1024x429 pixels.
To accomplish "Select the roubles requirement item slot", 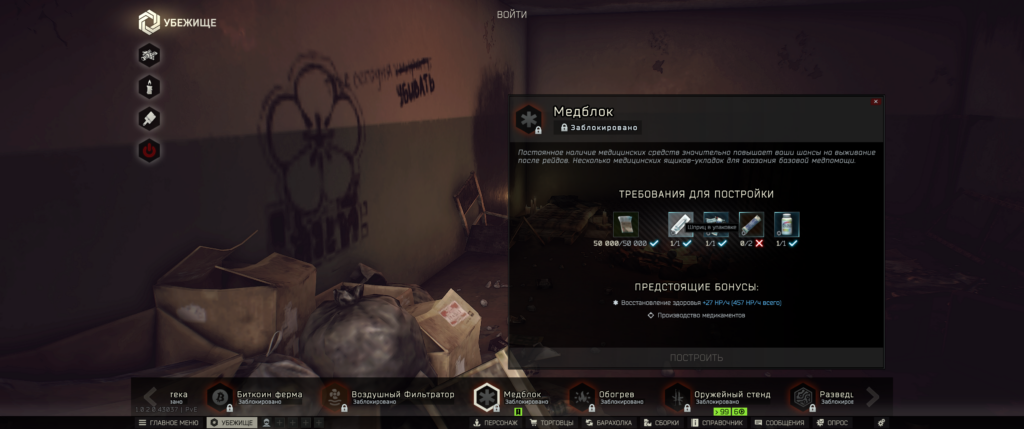I will 627,225.
